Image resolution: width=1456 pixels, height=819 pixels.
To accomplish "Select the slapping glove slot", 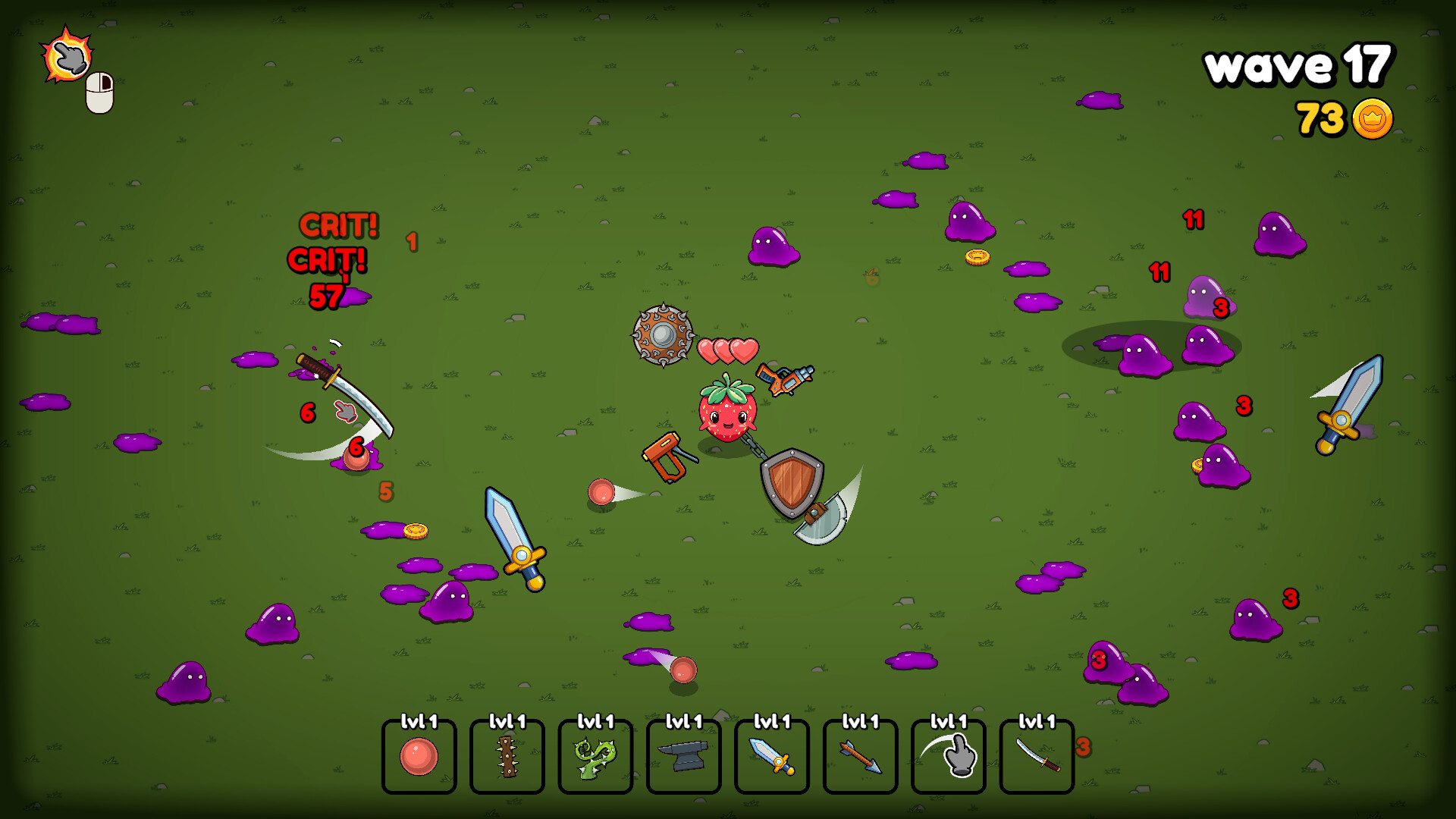I will point(948,756).
